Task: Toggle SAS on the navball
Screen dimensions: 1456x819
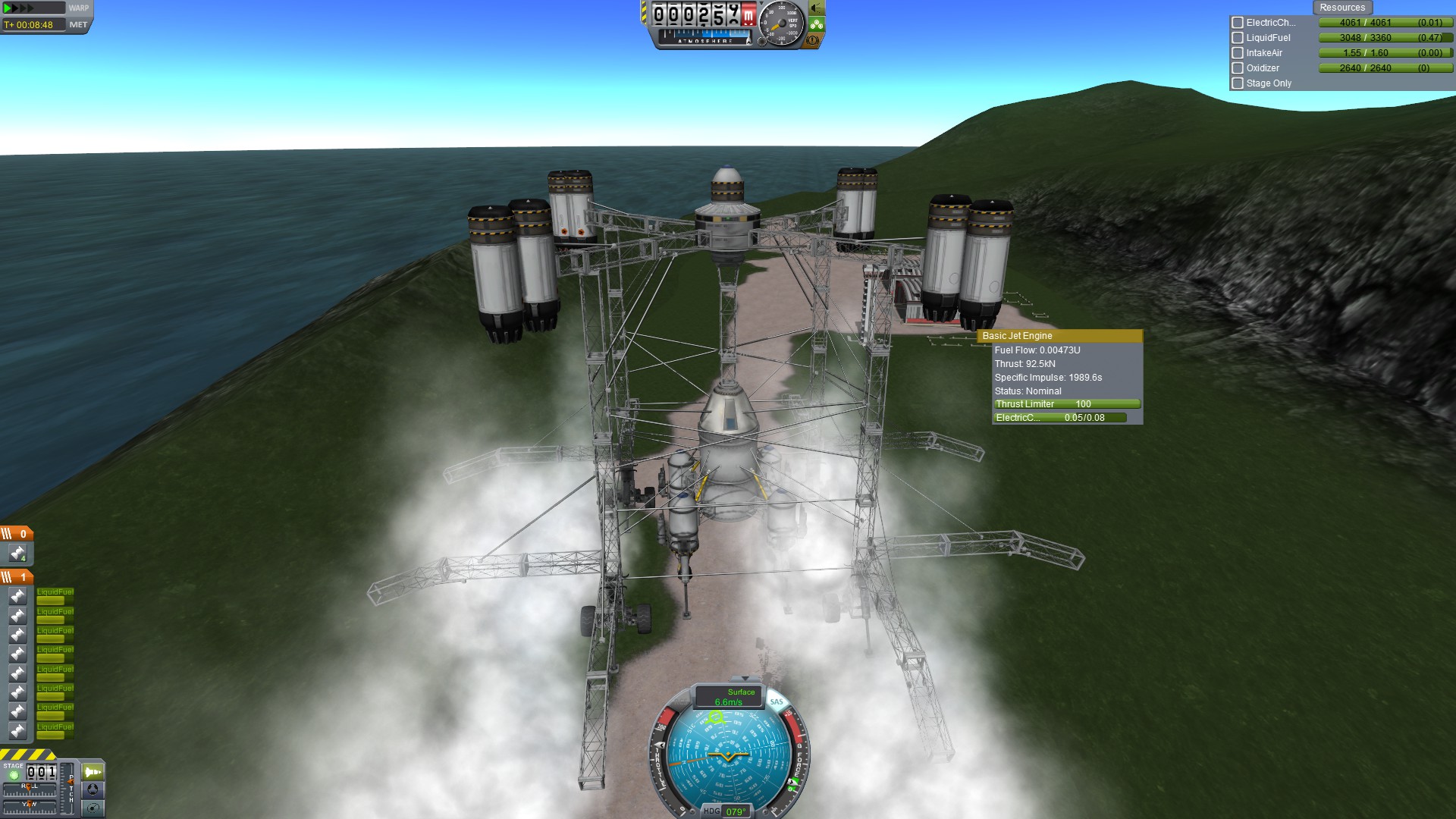Action: (x=777, y=701)
